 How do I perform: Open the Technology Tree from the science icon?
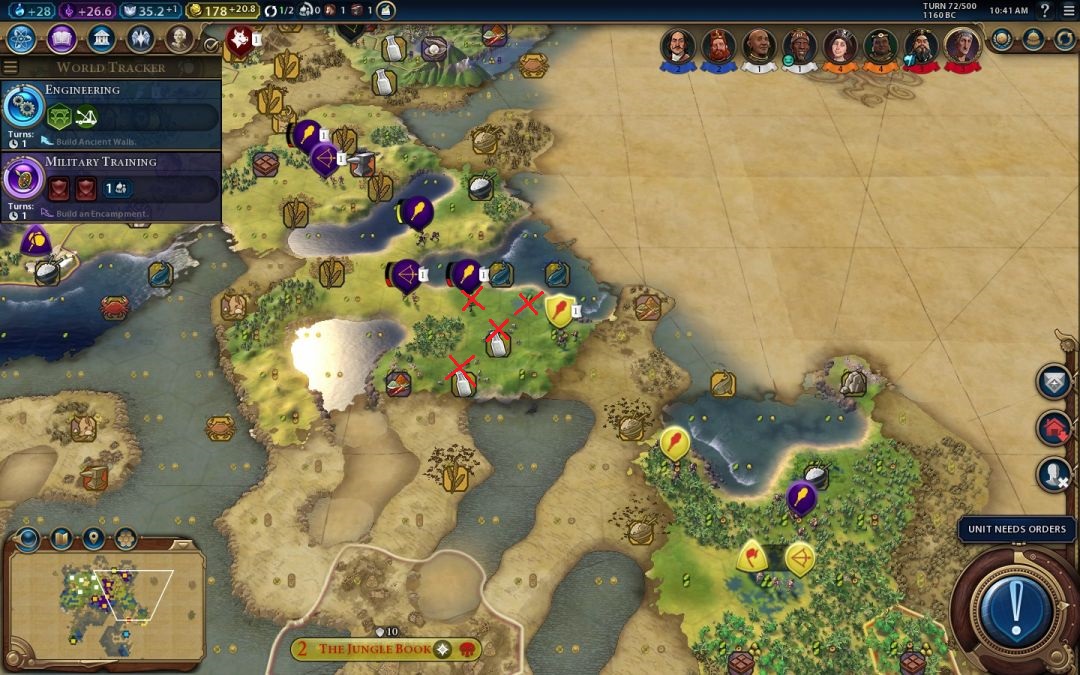(x=21, y=39)
